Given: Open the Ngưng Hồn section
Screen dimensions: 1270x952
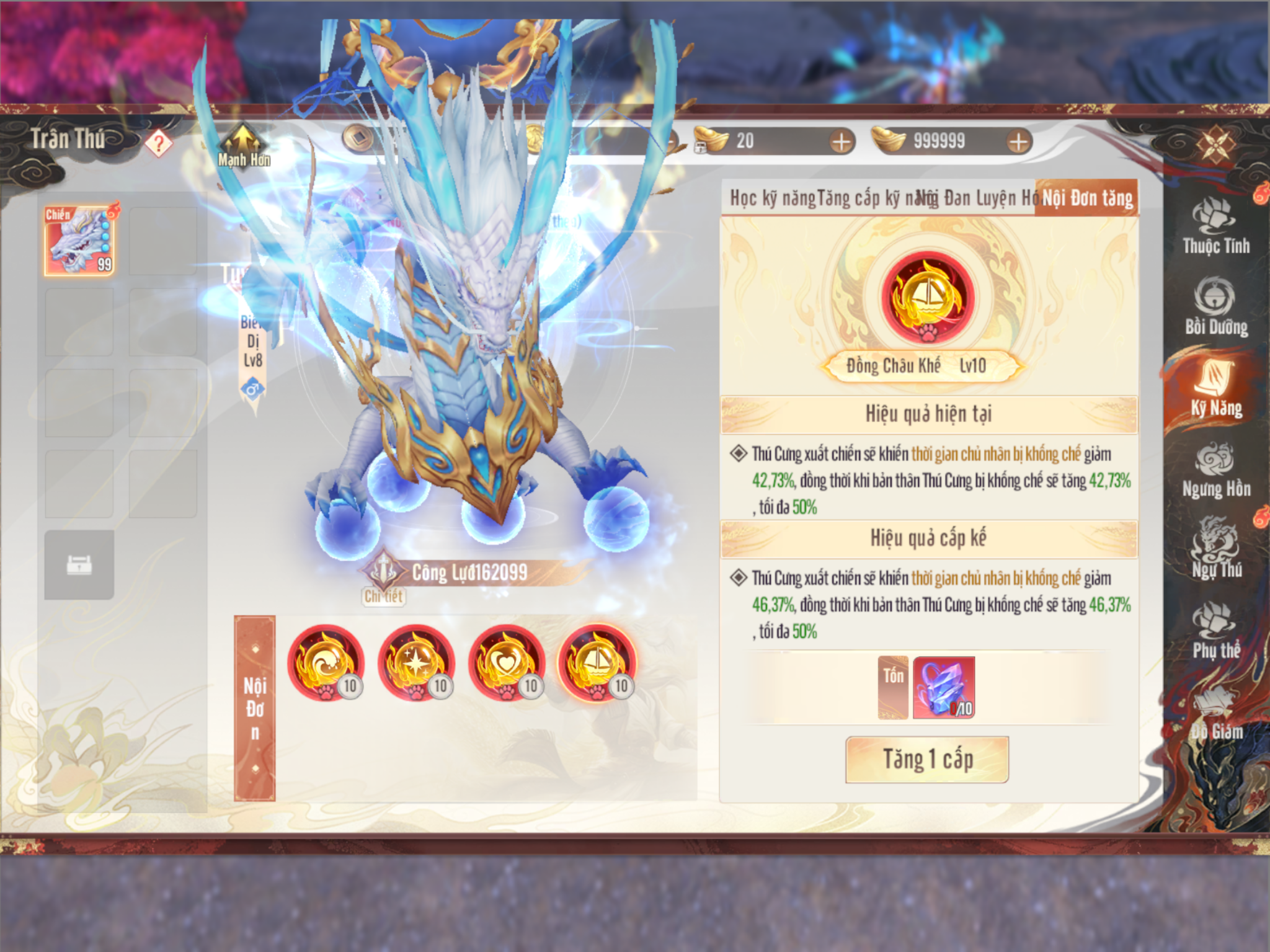Looking at the screenshot, I should [1215, 471].
